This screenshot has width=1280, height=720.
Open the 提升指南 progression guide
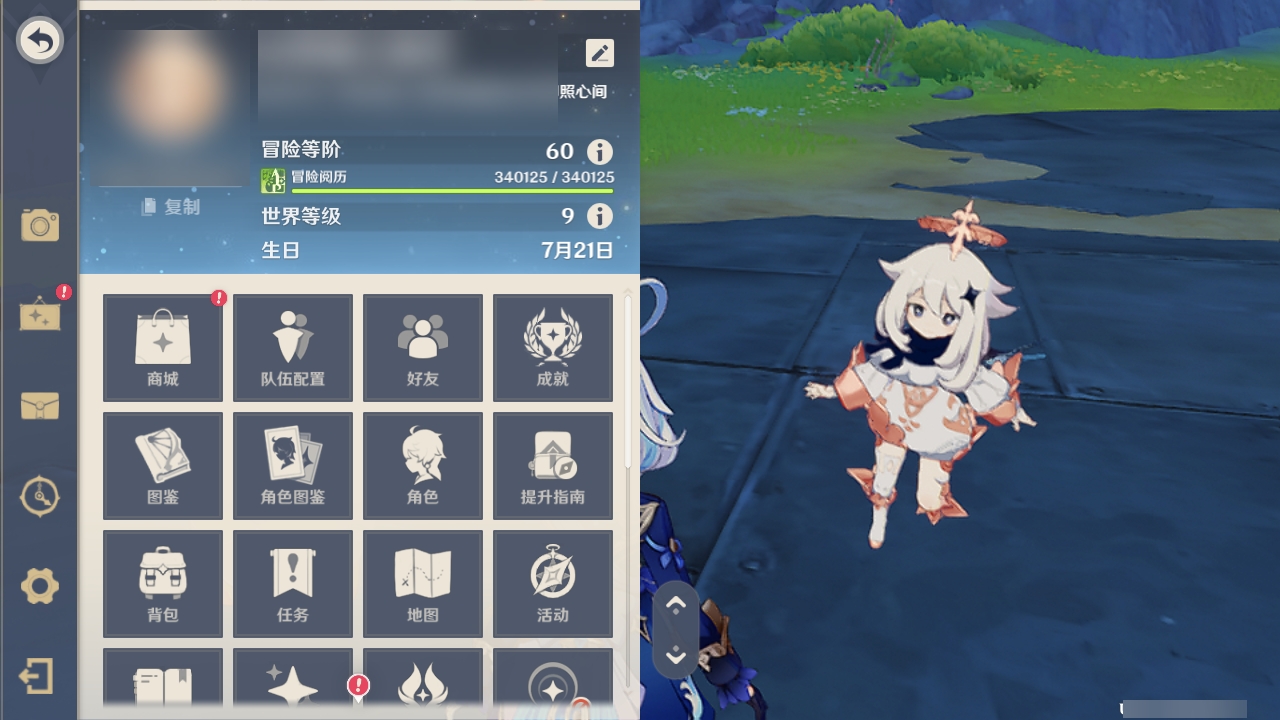(x=553, y=465)
